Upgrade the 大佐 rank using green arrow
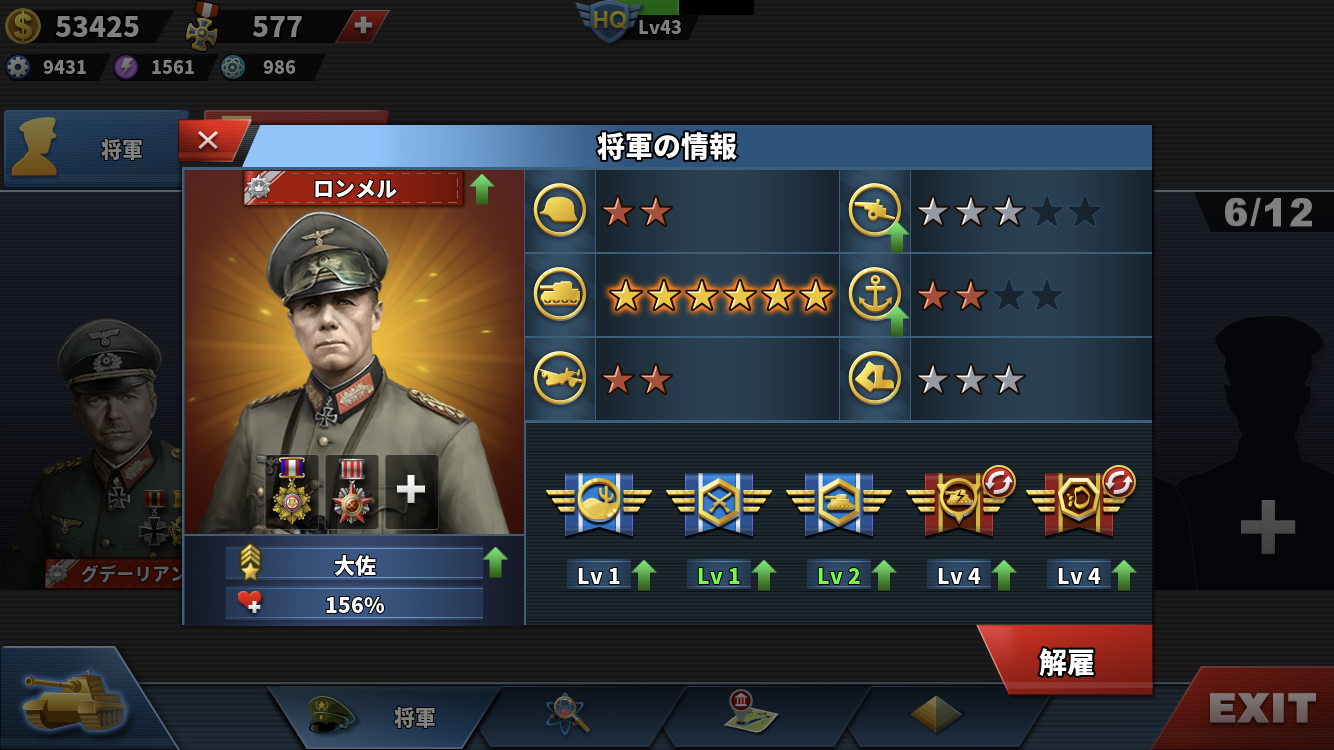The image size is (1334, 750). point(496,562)
